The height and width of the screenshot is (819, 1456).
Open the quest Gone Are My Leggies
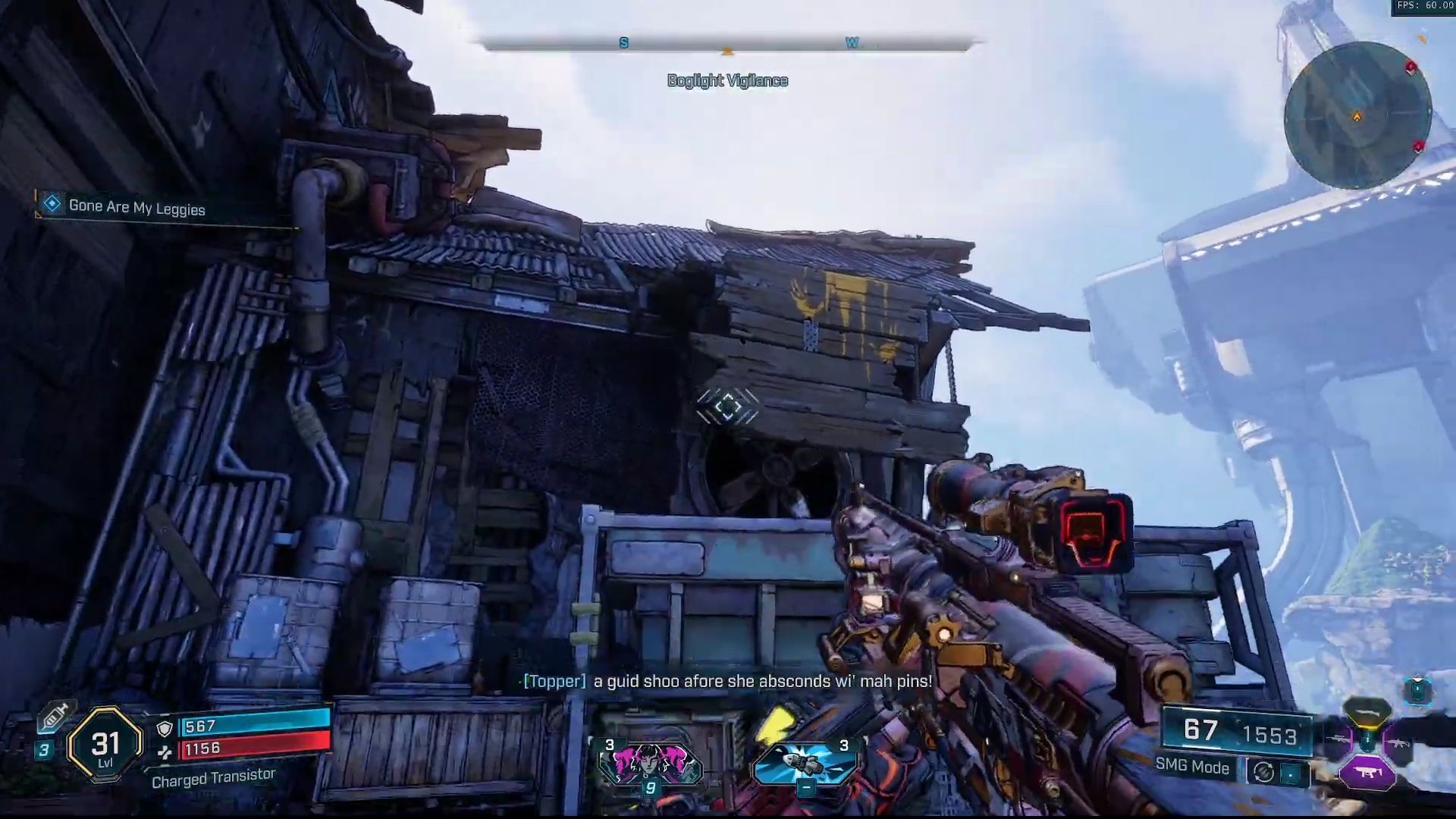tap(136, 206)
